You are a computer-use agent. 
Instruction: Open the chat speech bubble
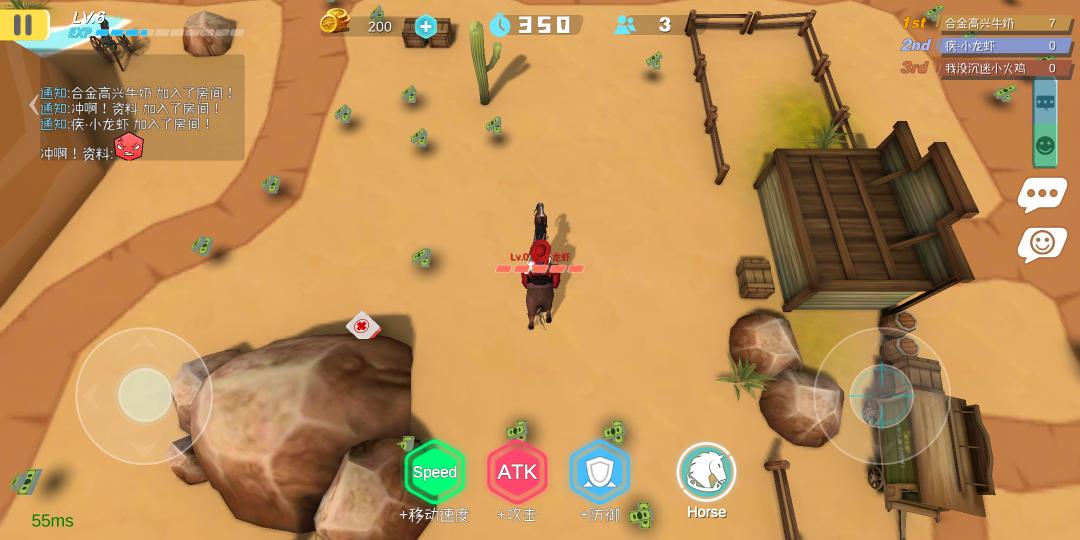(x=1042, y=194)
